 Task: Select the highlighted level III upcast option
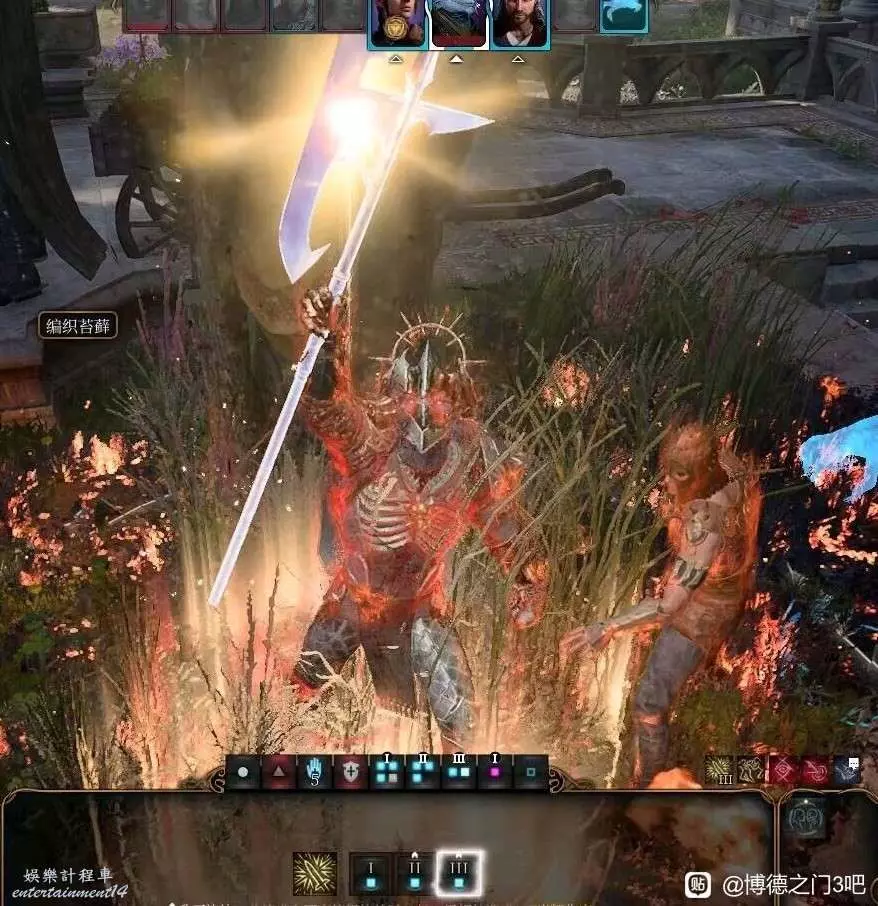460,873
